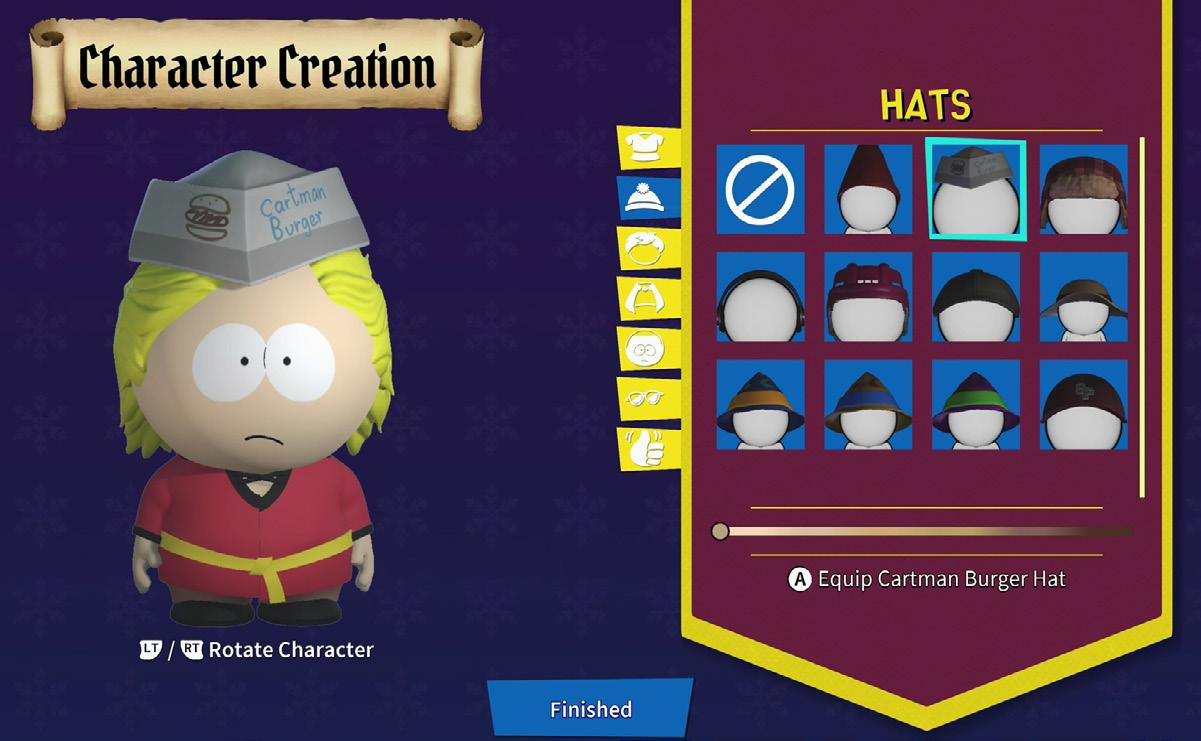
Task: Pick the brown wide-brim sun hat
Action: [1084, 297]
